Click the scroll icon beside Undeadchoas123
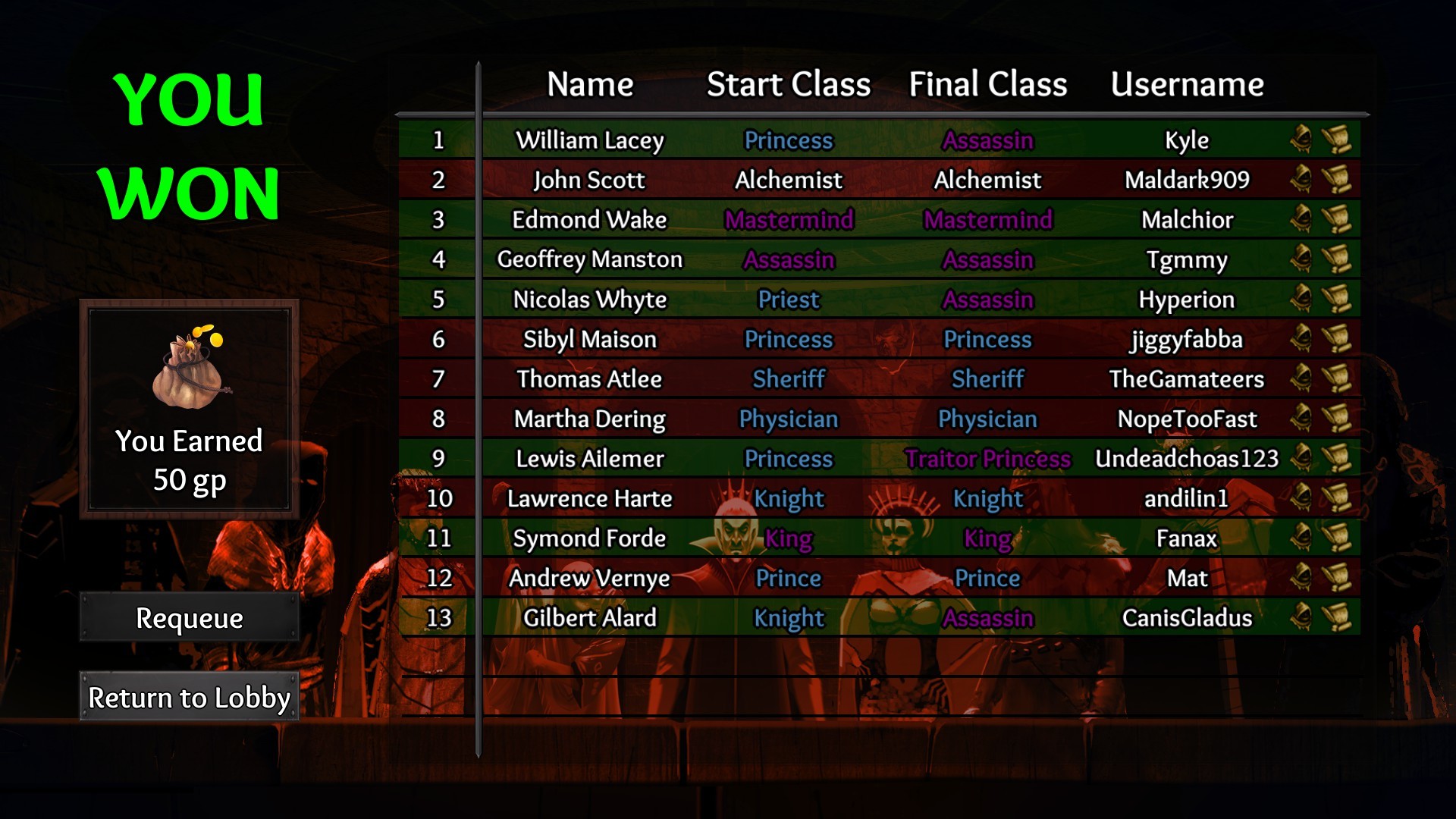The width and height of the screenshot is (1456, 819). click(1336, 458)
